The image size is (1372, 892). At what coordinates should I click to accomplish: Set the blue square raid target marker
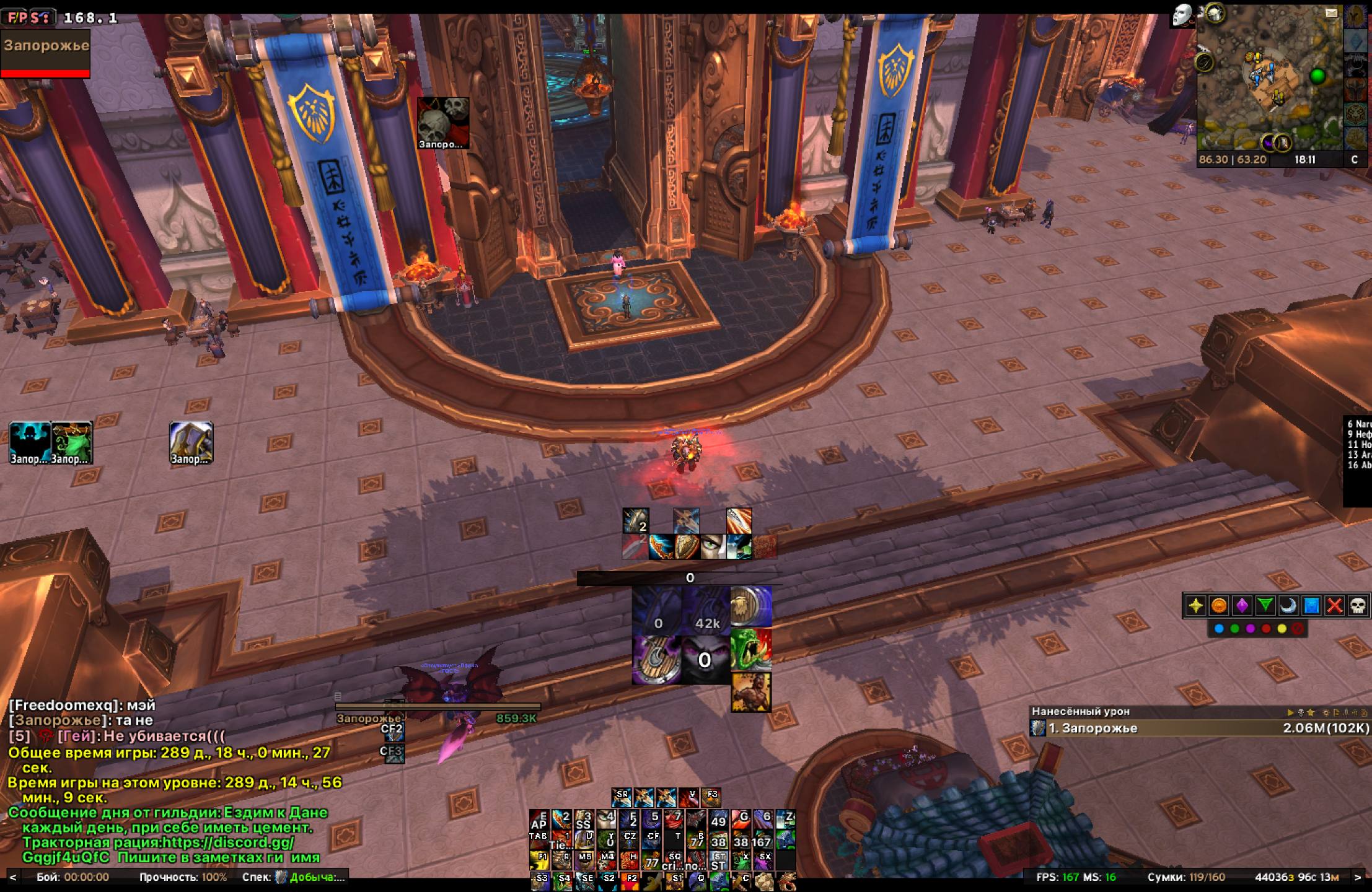pyautogui.click(x=1311, y=605)
